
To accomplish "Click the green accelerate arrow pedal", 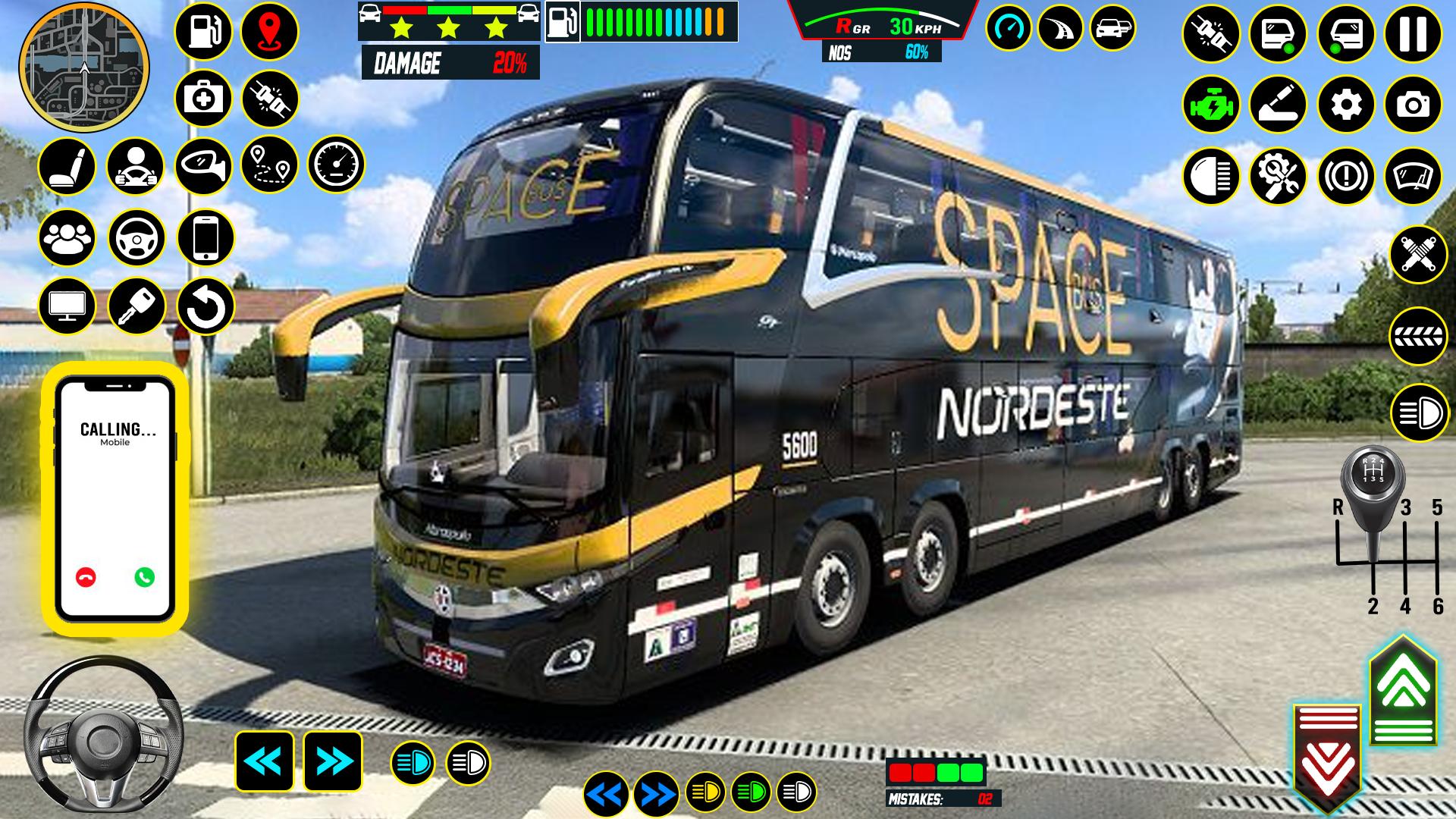I will [x=1403, y=692].
